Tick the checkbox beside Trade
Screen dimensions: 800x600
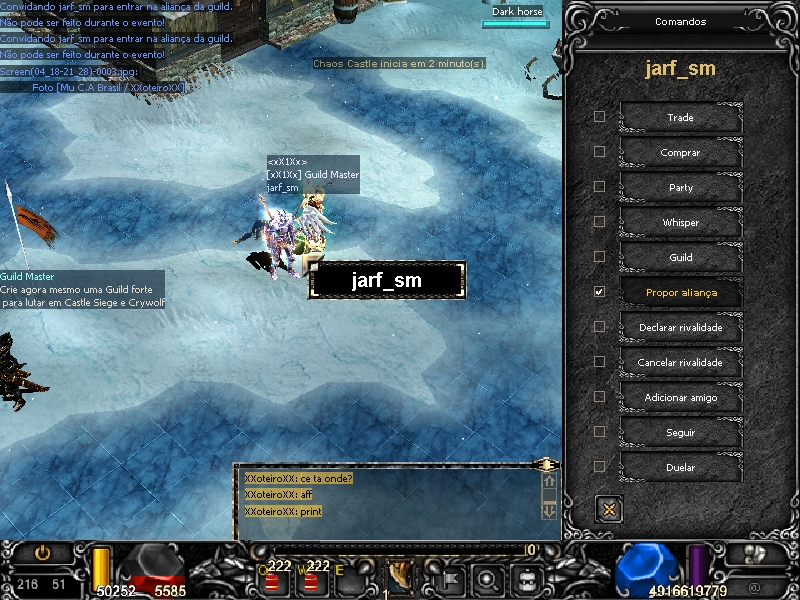coord(599,117)
